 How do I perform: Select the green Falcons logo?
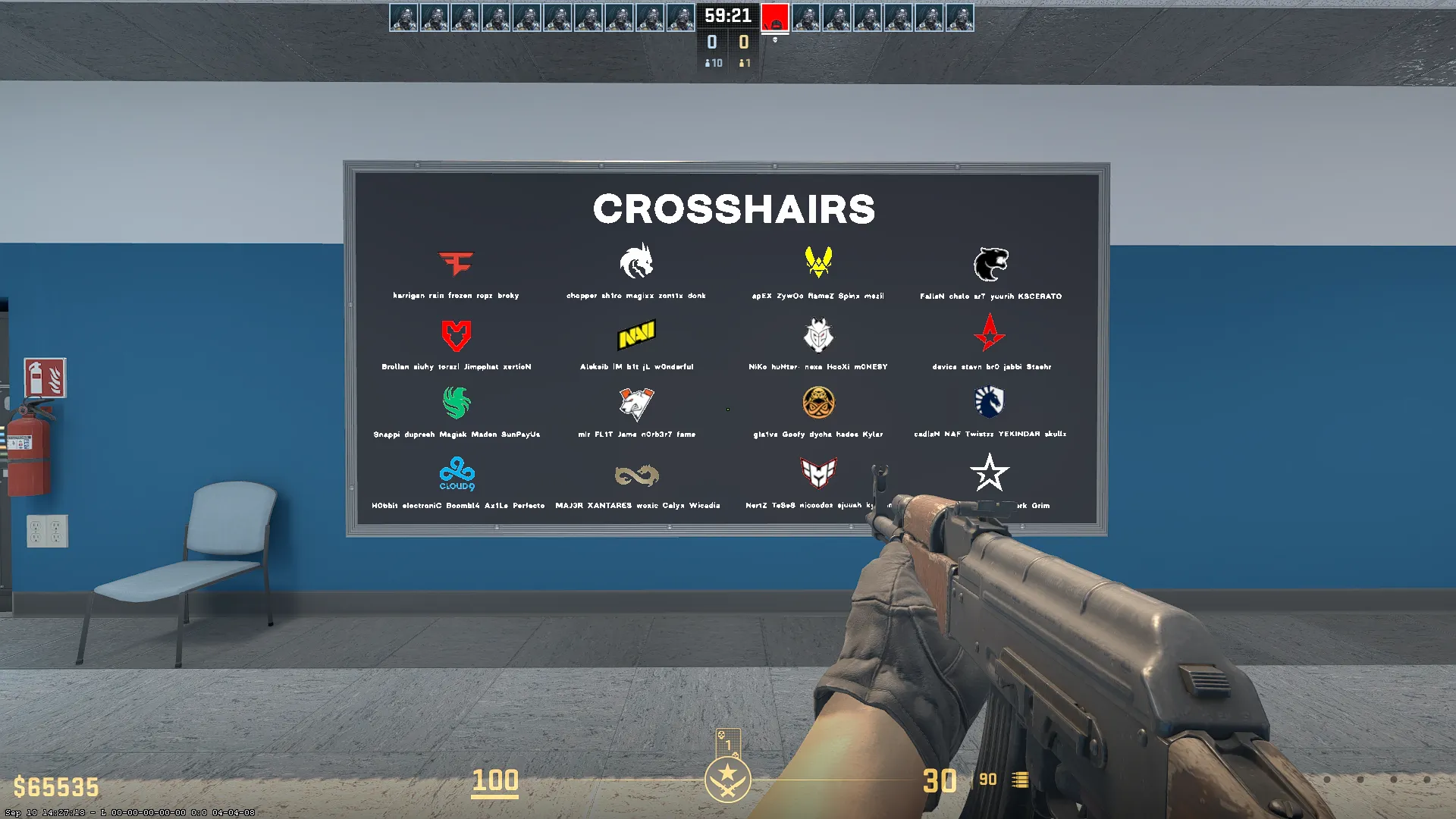click(457, 402)
